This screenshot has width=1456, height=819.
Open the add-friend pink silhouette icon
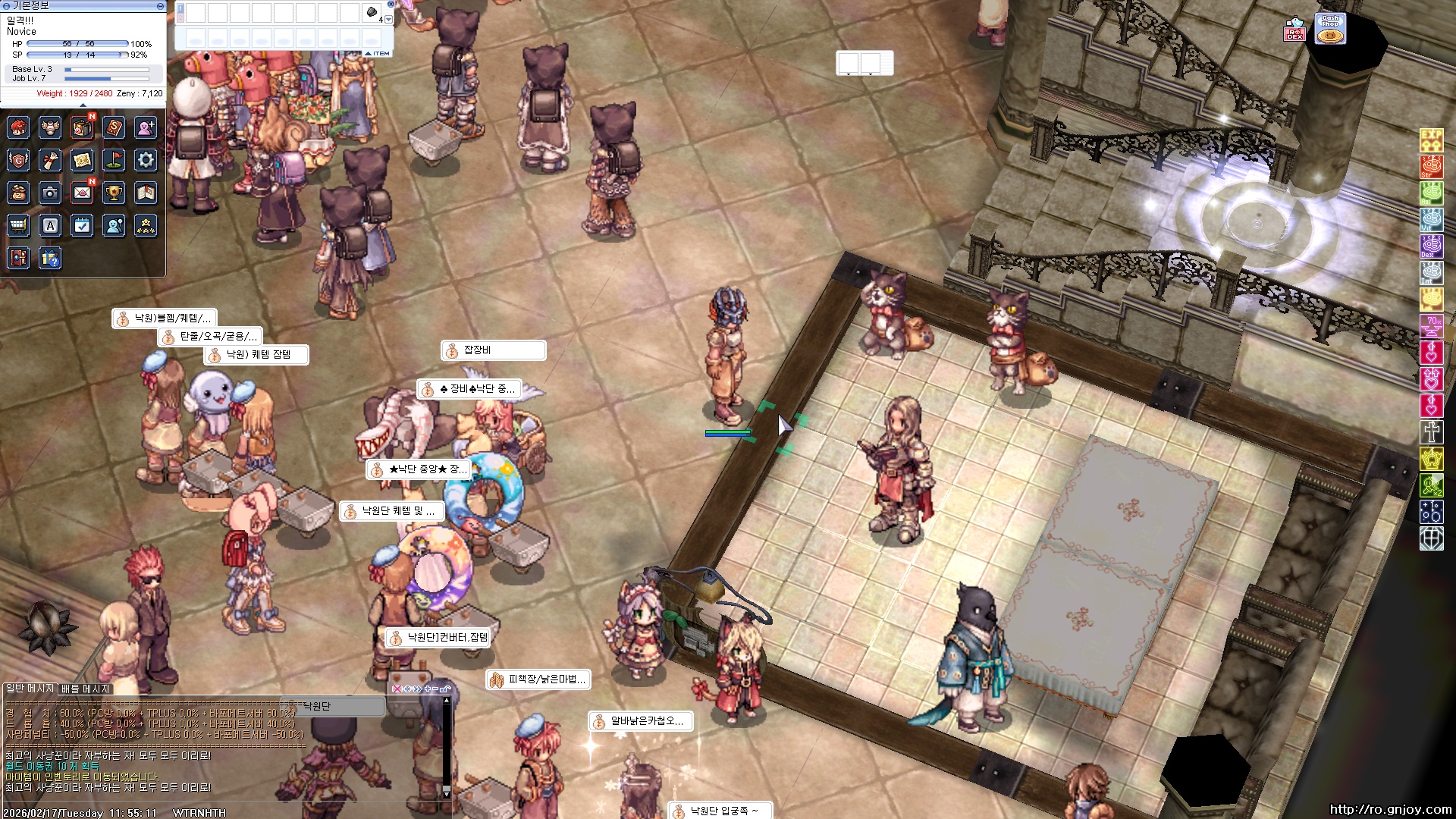point(146,127)
